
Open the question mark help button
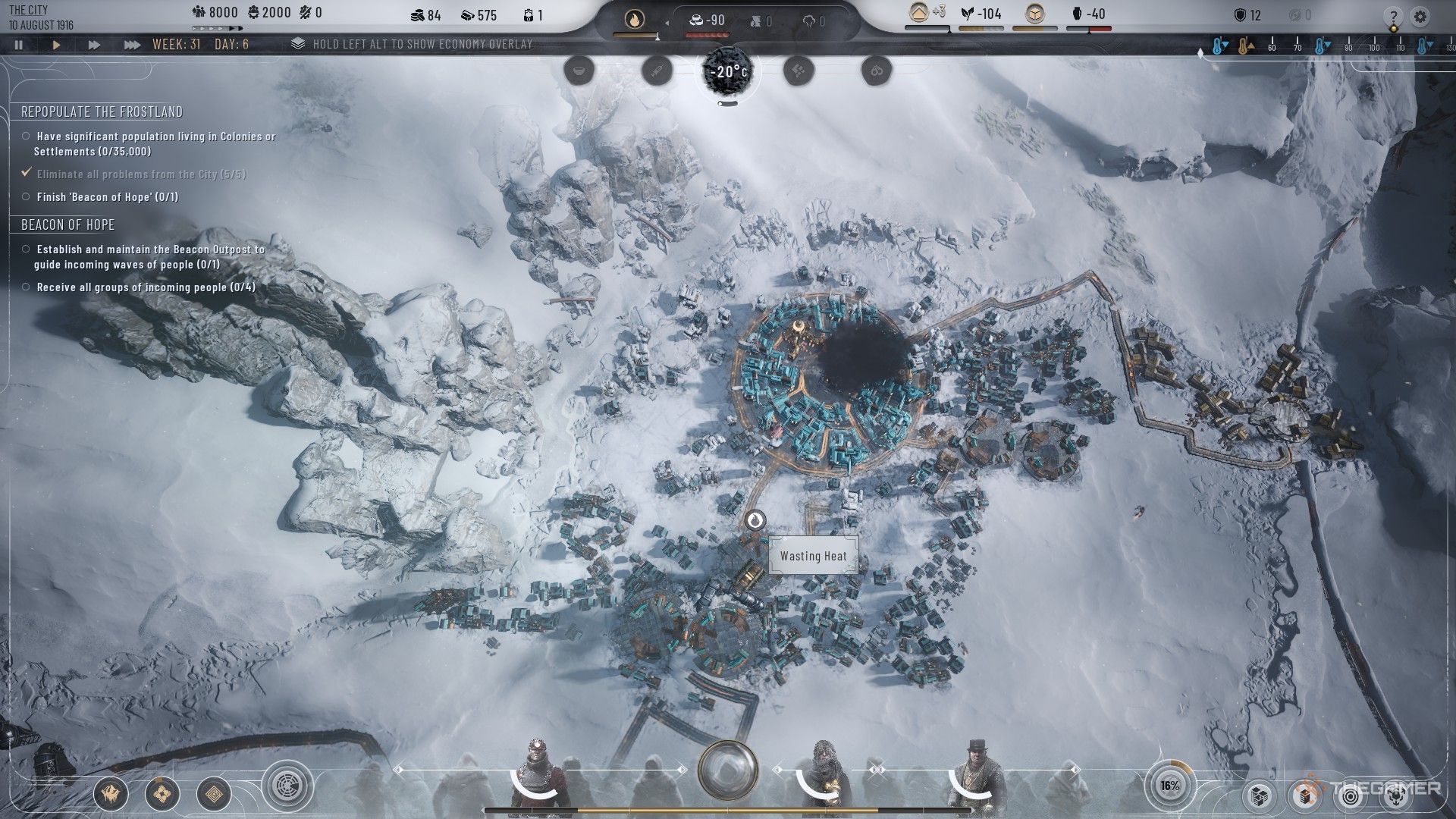click(x=1393, y=17)
